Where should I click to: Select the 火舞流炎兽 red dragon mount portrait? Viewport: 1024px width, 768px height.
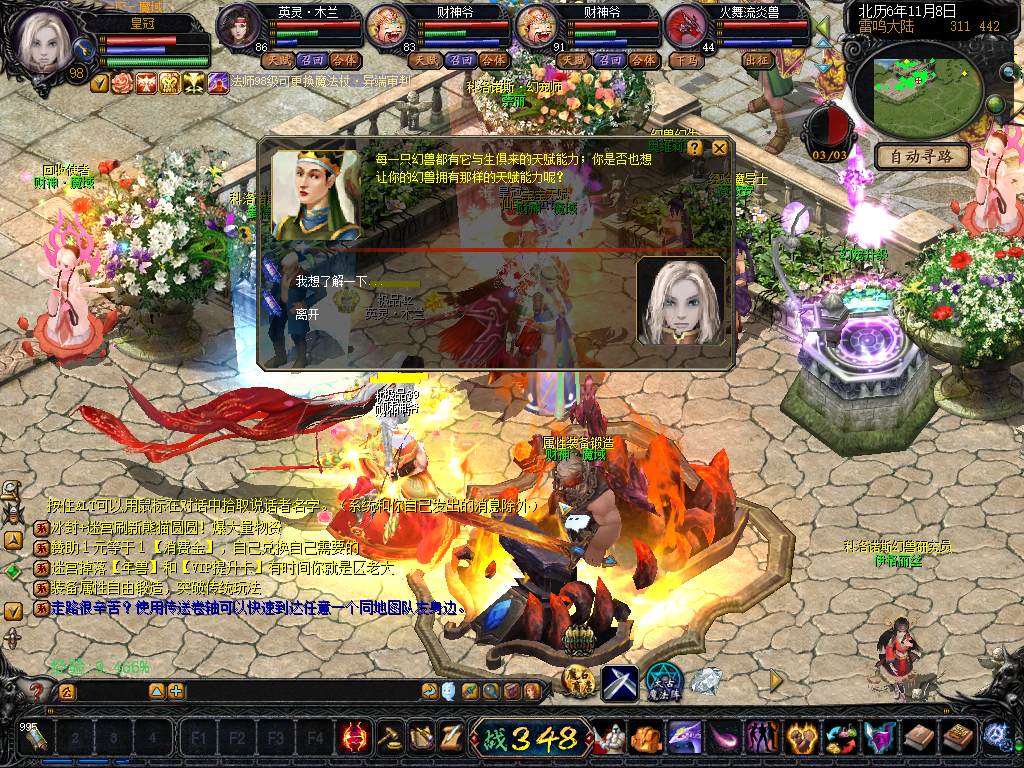click(686, 25)
